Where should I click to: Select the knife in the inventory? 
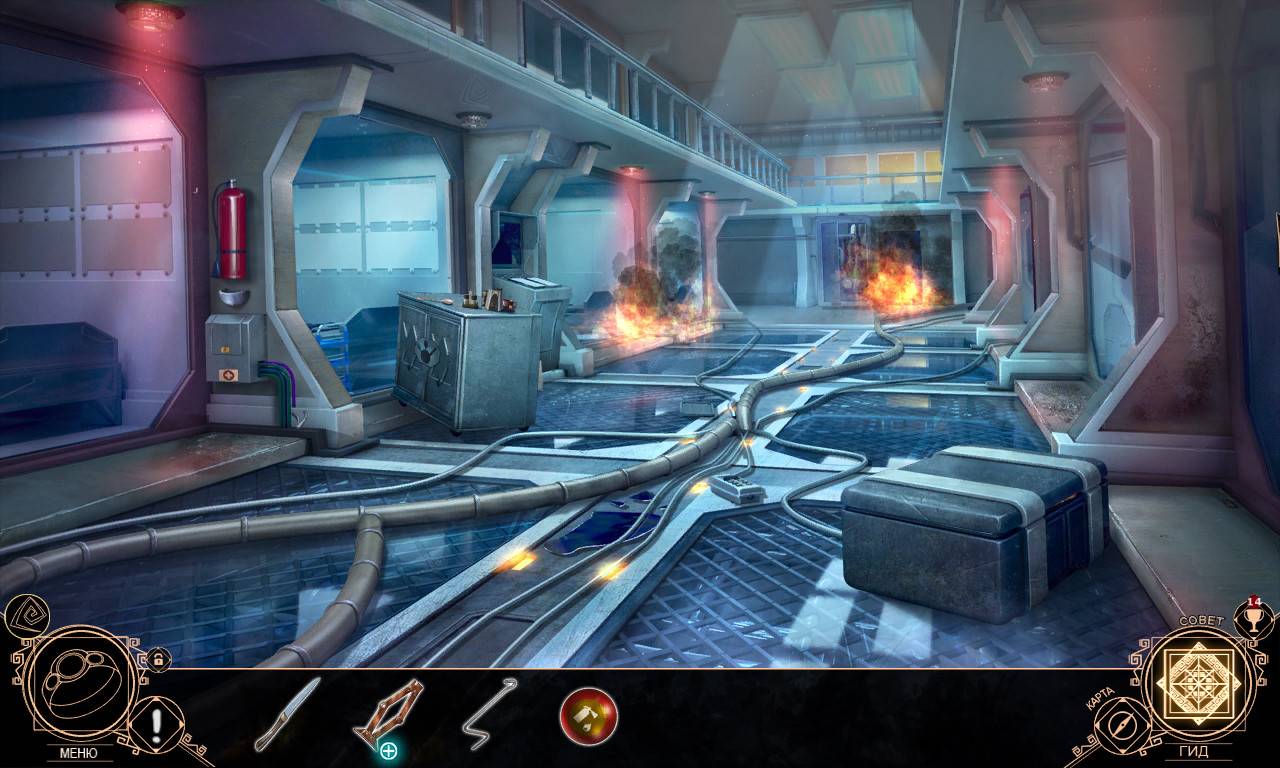tap(287, 713)
